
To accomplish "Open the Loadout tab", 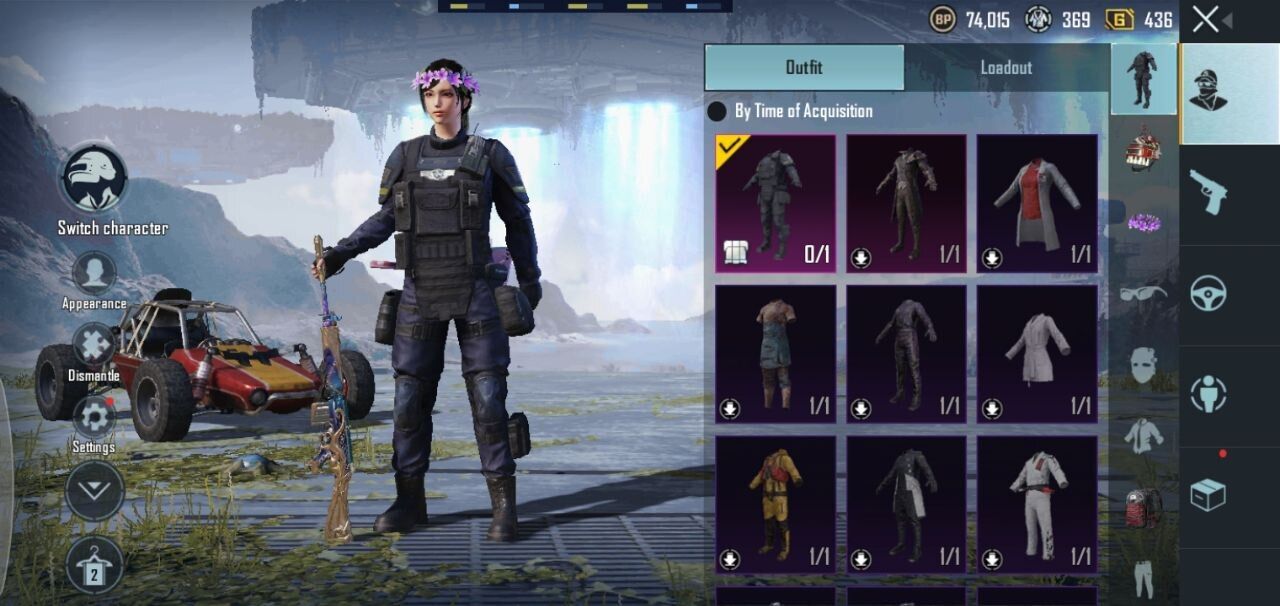I will pos(1005,67).
